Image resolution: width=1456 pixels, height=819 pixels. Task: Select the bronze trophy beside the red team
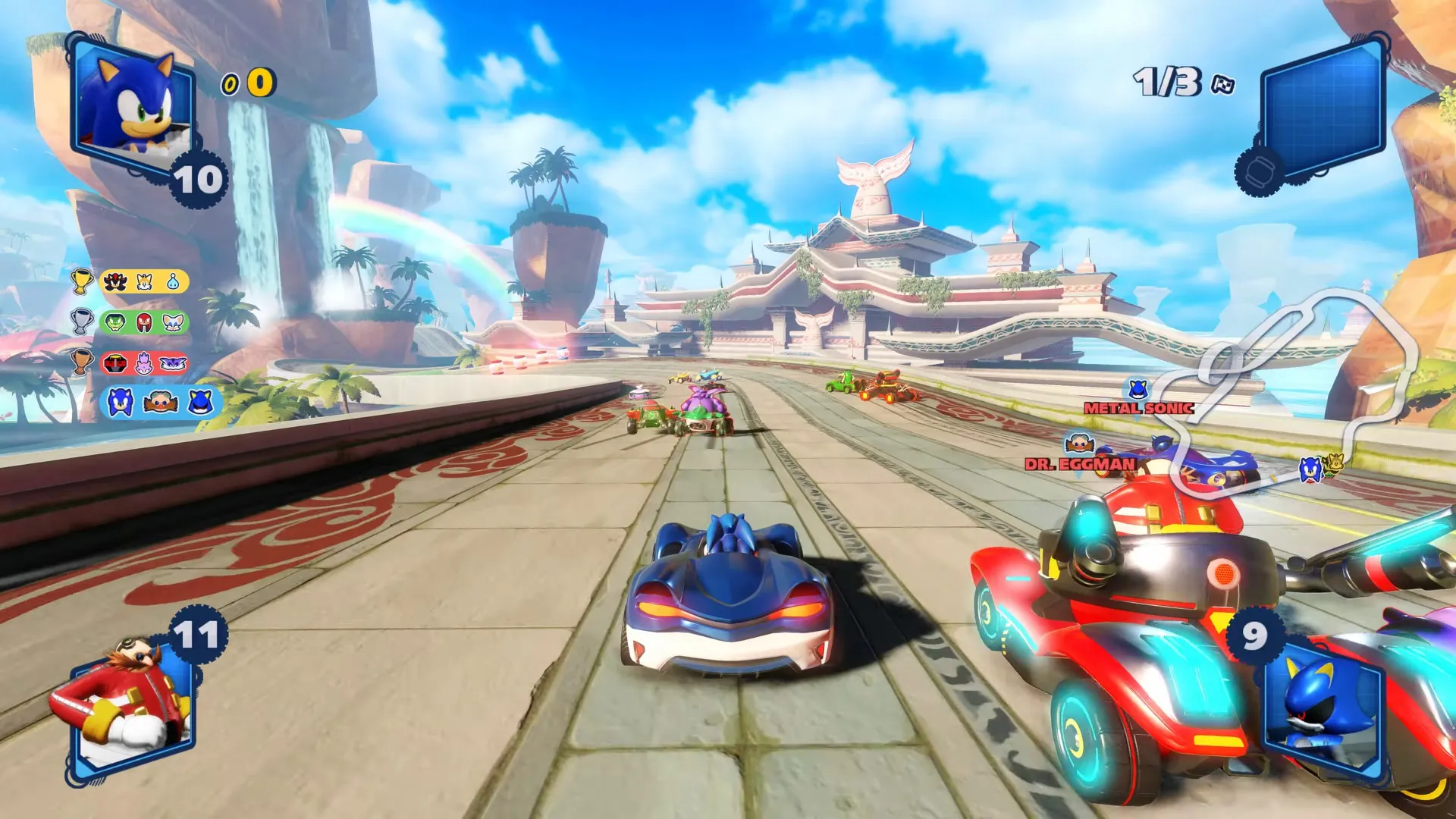click(x=81, y=362)
